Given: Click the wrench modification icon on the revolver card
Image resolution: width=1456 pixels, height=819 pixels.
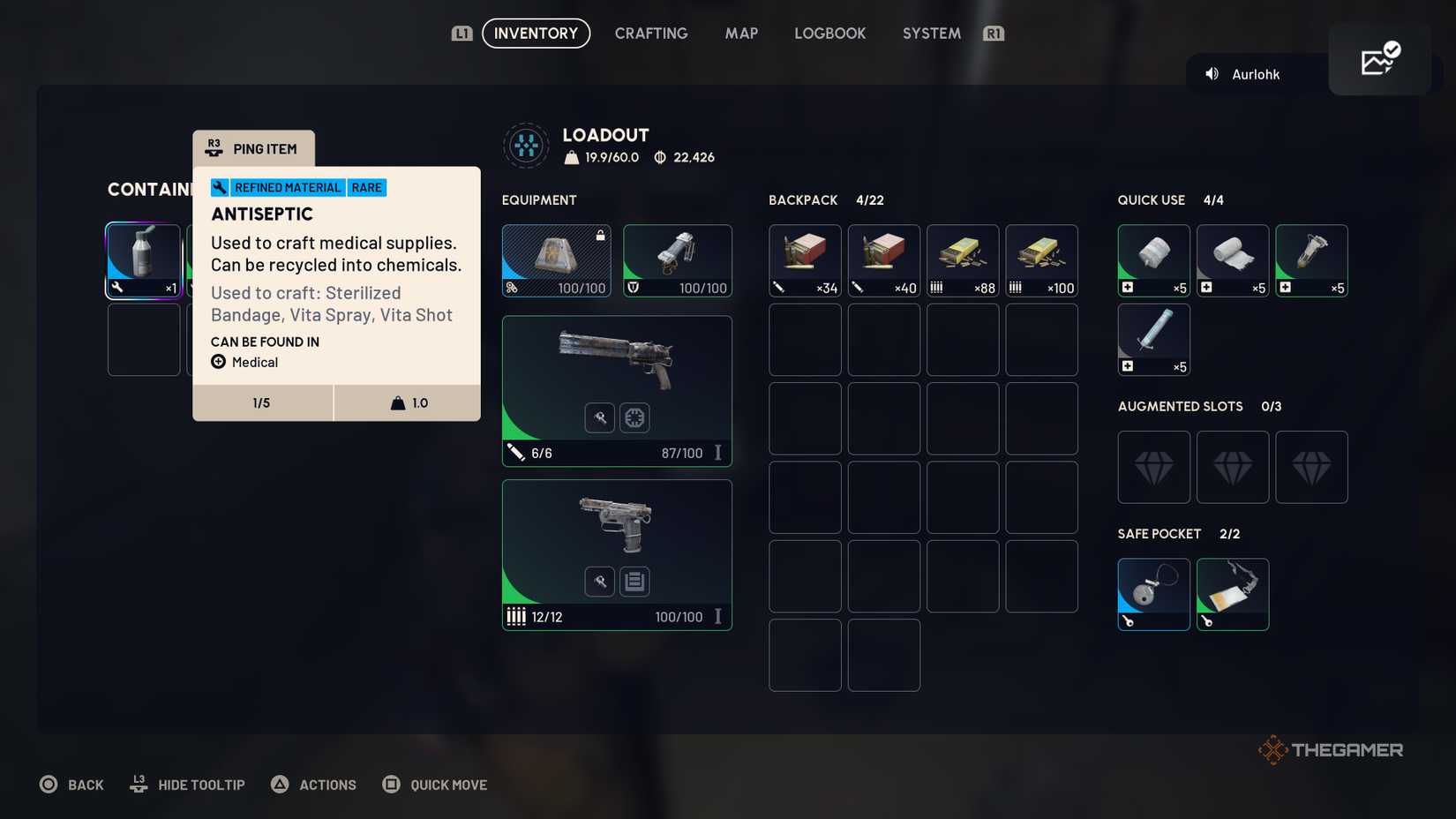Looking at the screenshot, I should 599,417.
